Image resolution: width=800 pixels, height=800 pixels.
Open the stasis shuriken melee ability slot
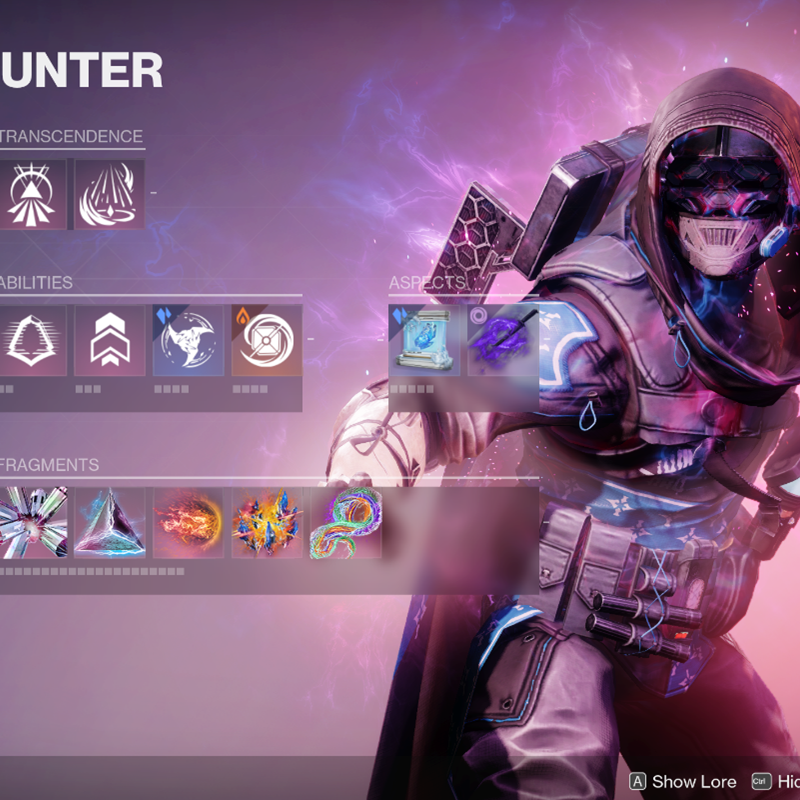[188, 341]
